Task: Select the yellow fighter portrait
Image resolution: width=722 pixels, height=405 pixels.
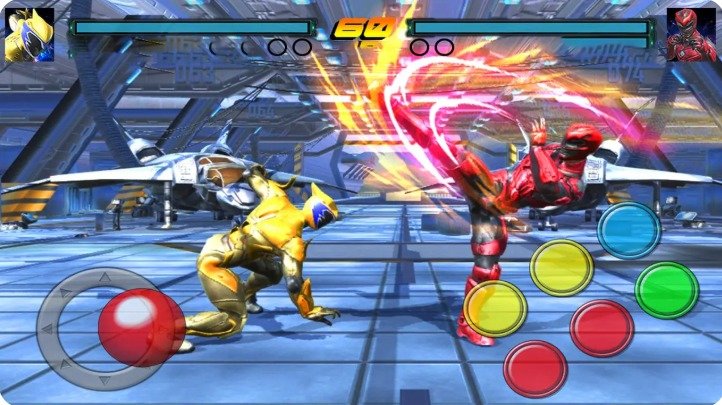Action: tap(29, 35)
